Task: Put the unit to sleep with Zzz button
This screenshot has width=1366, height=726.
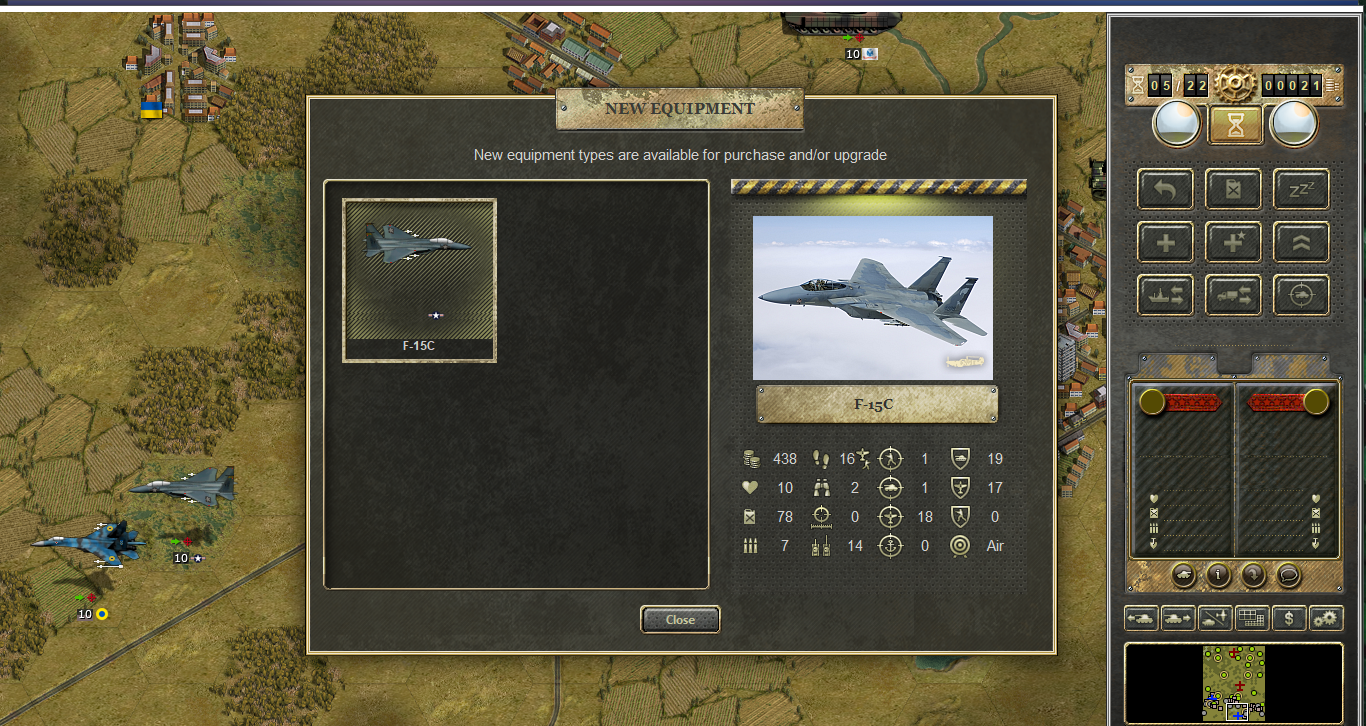Action: click(x=1301, y=189)
